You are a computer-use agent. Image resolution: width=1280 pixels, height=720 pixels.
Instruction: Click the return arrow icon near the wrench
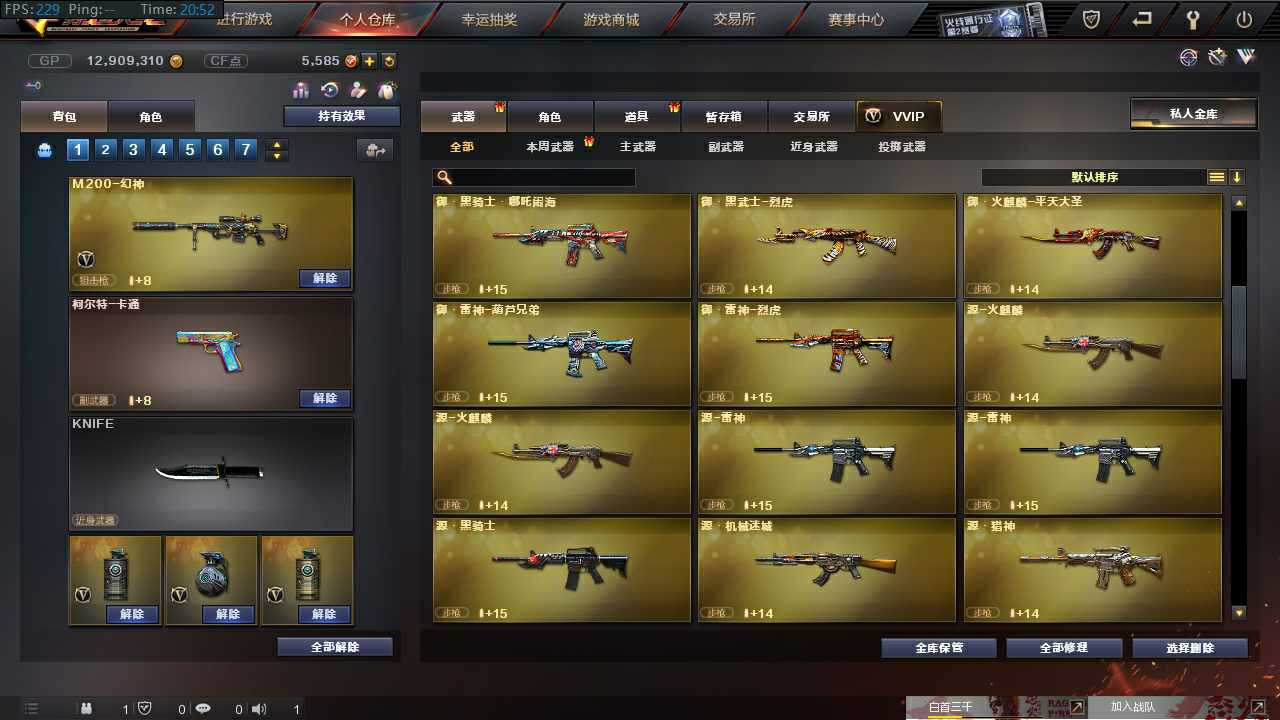(x=1140, y=18)
